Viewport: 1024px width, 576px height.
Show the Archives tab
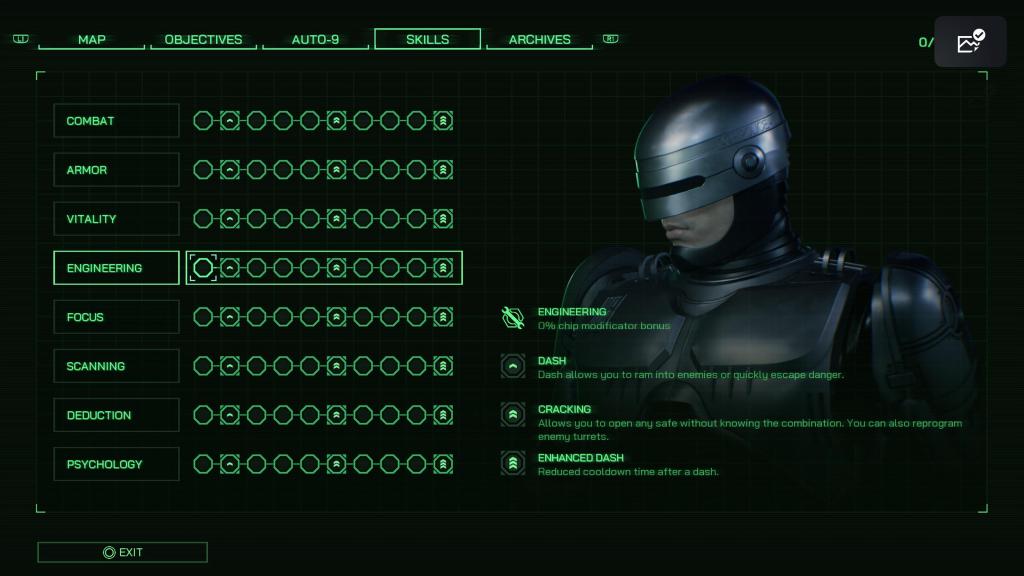[539, 40]
